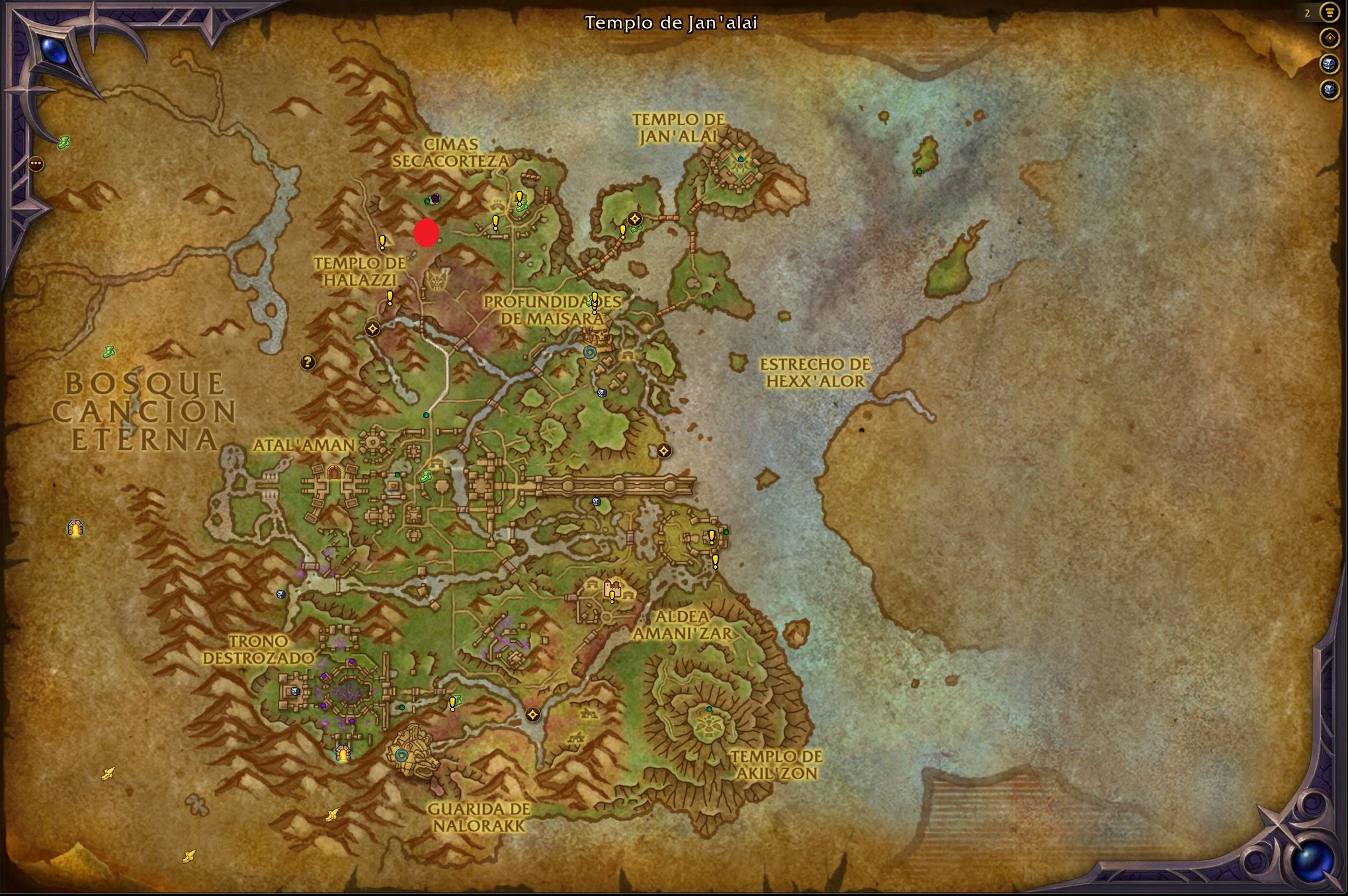1348x896 pixels.
Task: Select the diamond marker above Guarida de Nalorakk
Action: (532, 714)
